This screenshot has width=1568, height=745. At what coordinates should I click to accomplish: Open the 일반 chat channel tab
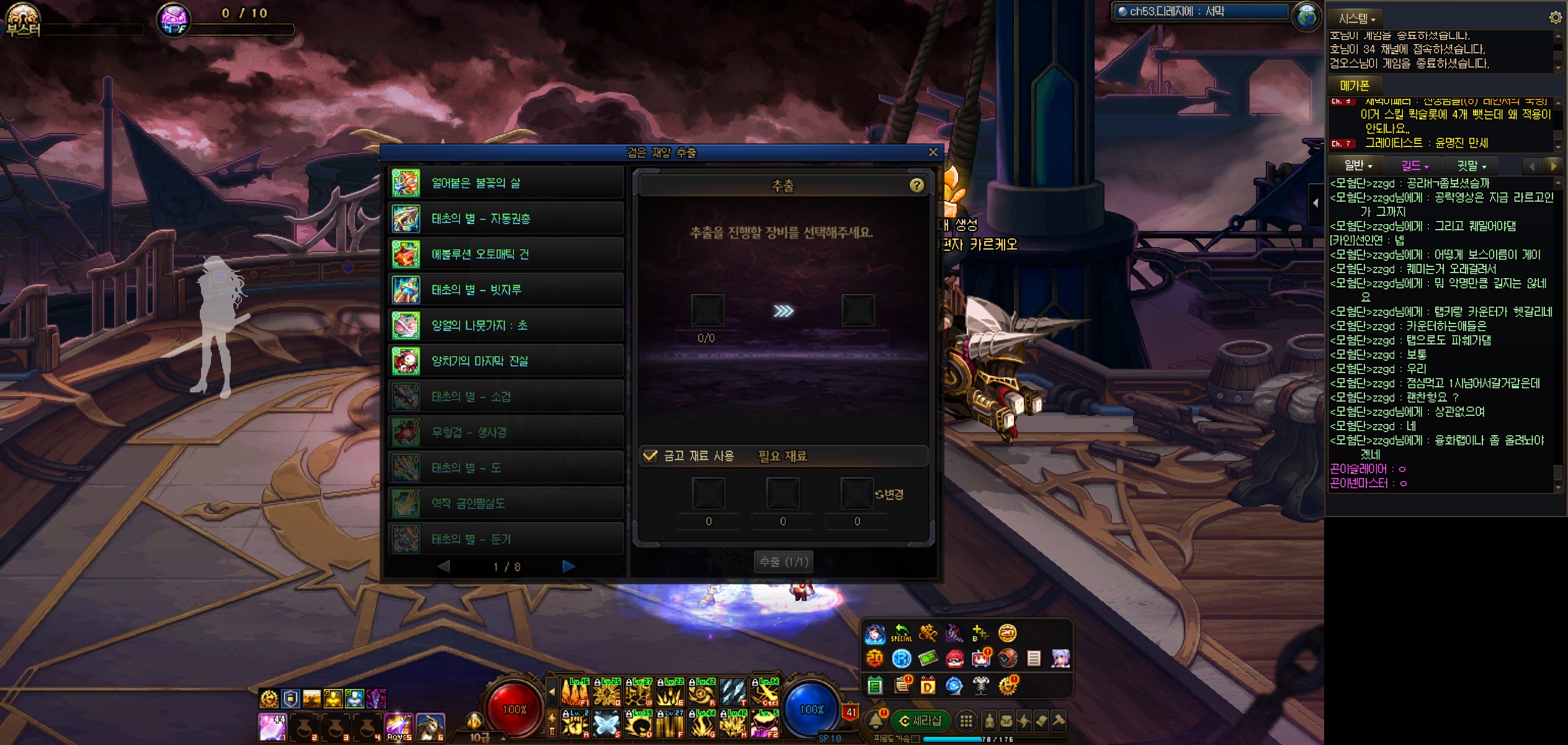1358,166
